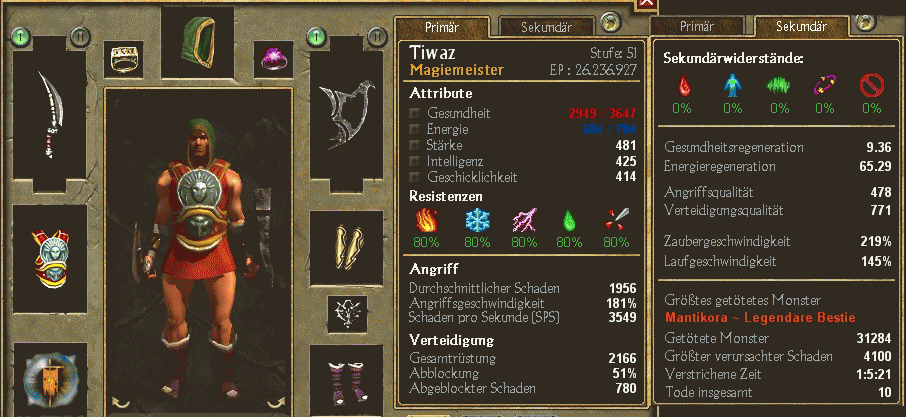
Task: Rotate character using the left curved arrow
Action: coord(121,402)
